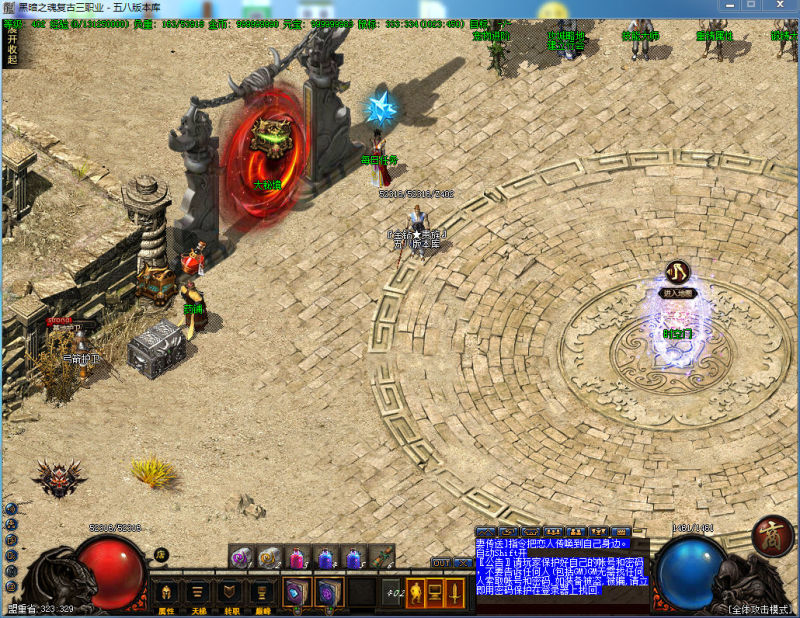
Task: Open the character figure panel icon
Action: pyautogui.click(x=415, y=592)
